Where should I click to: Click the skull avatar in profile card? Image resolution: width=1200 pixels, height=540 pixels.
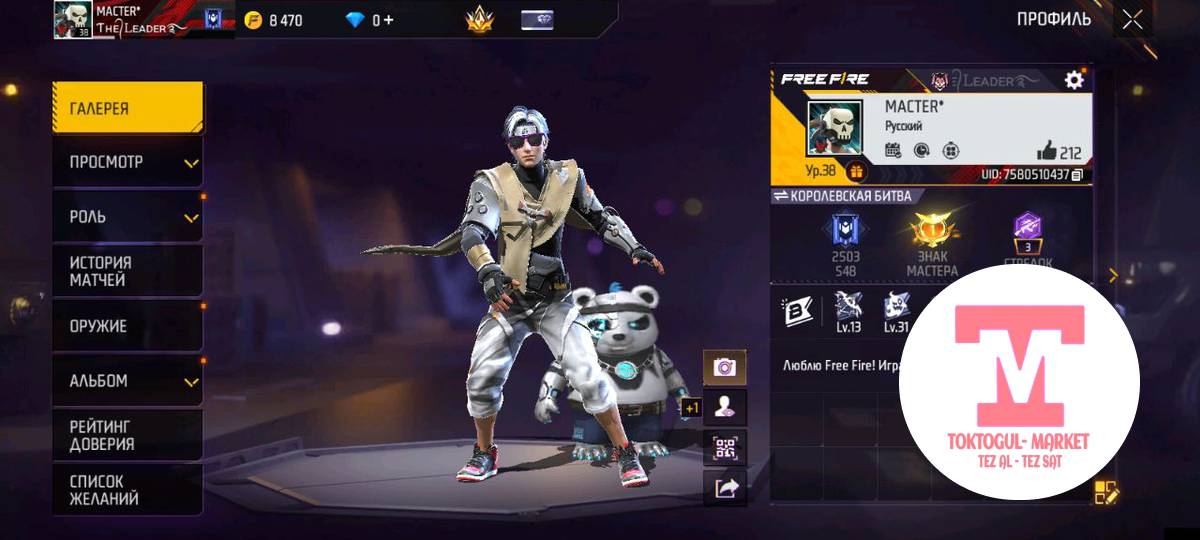click(833, 129)
